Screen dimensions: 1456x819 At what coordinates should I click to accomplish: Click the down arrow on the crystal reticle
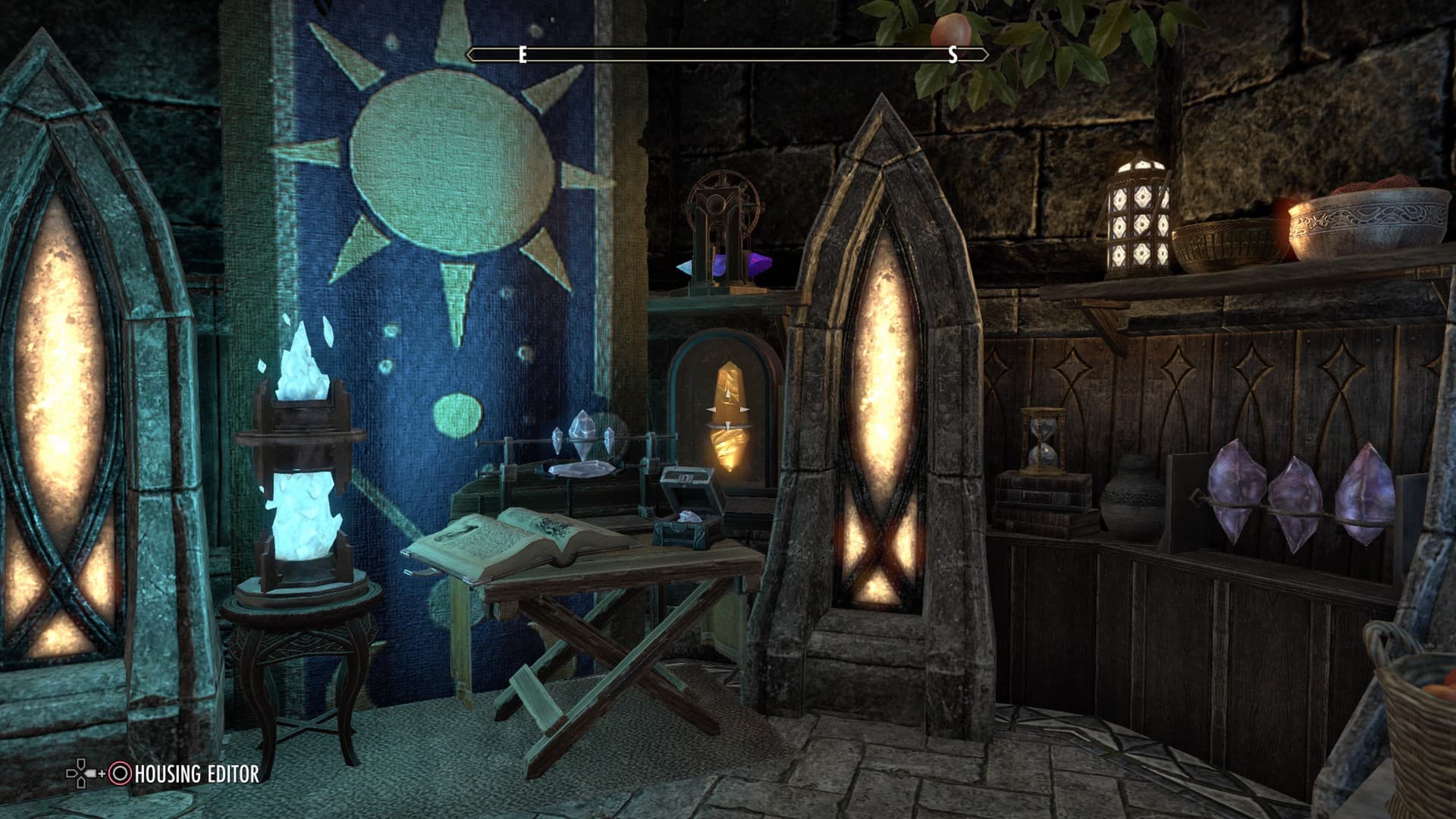coord(728,426)
